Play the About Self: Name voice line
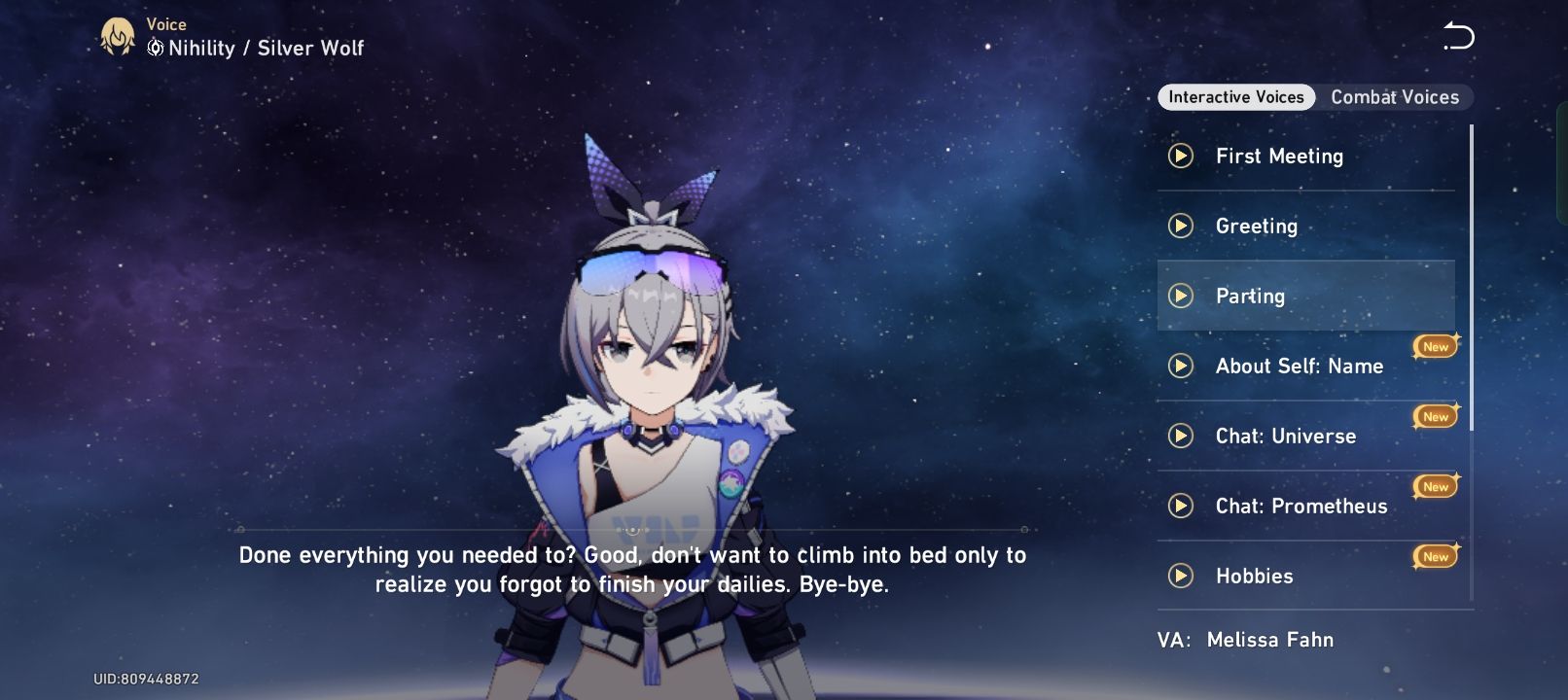This screenshot has width=1568, height=700. pos(1183,367)
